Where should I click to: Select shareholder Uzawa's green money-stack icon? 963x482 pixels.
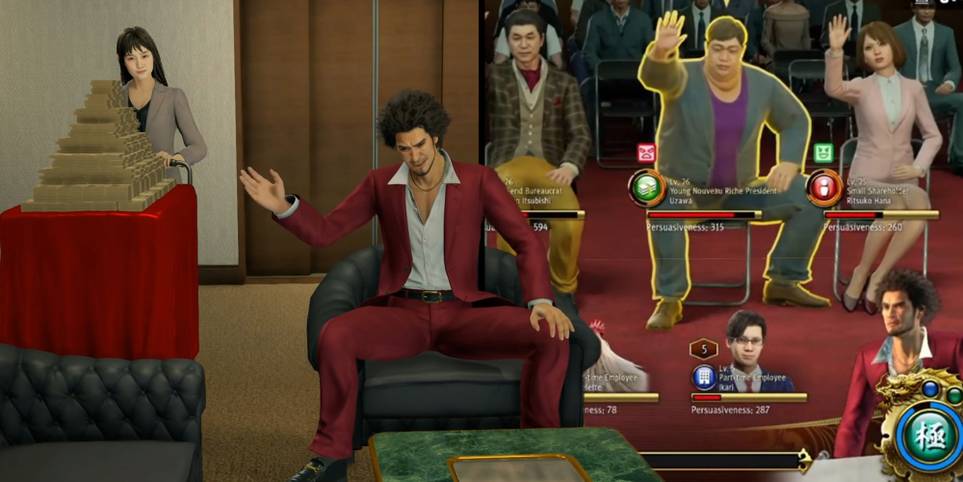(x=645, y=188)
